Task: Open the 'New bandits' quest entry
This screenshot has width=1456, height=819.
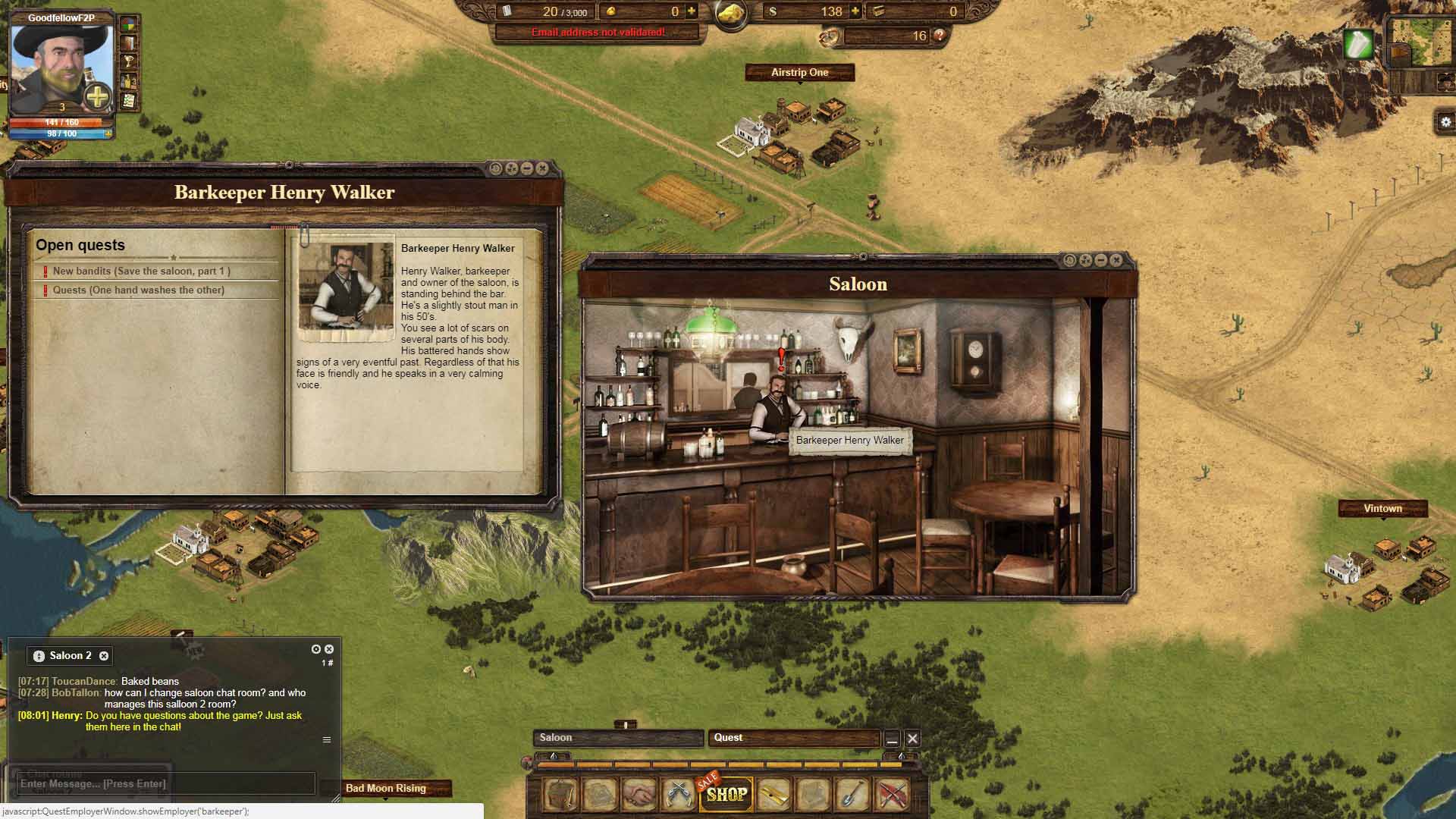Action: [141, 271]
